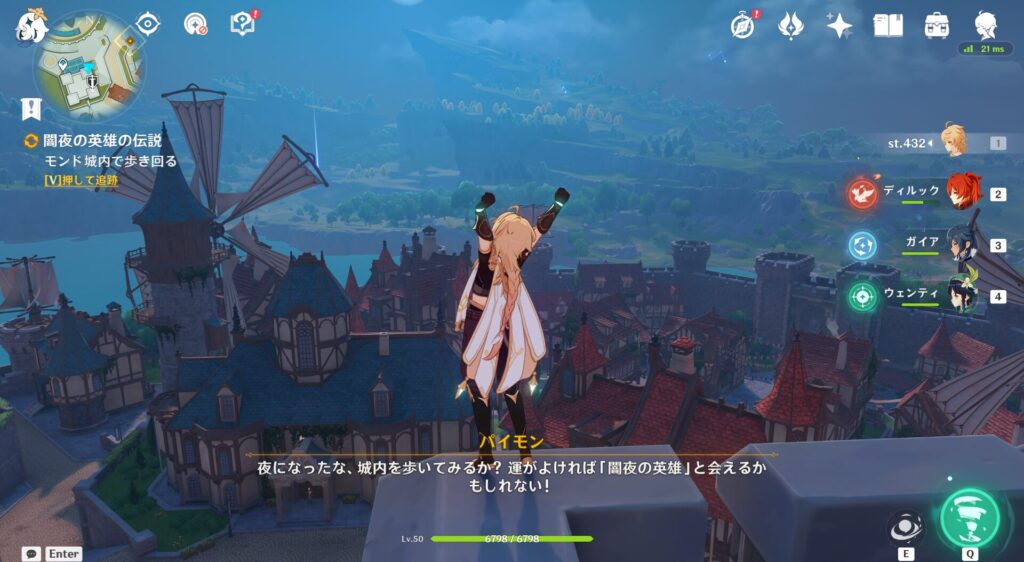Use the elemental skill icon
The height and width of the screenshot is (562, 1024).
click(x=906, y=527)
